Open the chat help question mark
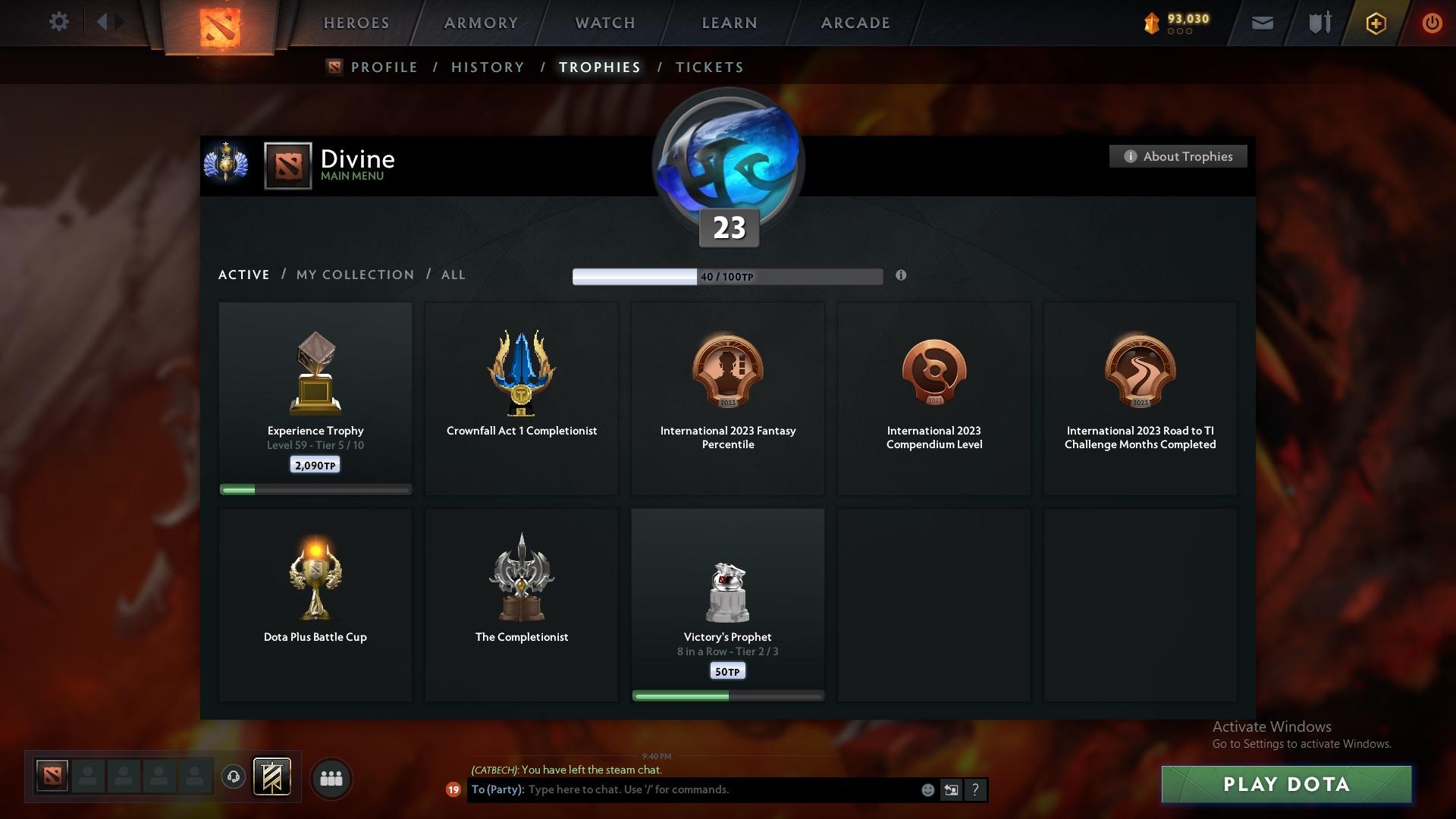This screenshot has height=819, width=1456. (975, 789)
